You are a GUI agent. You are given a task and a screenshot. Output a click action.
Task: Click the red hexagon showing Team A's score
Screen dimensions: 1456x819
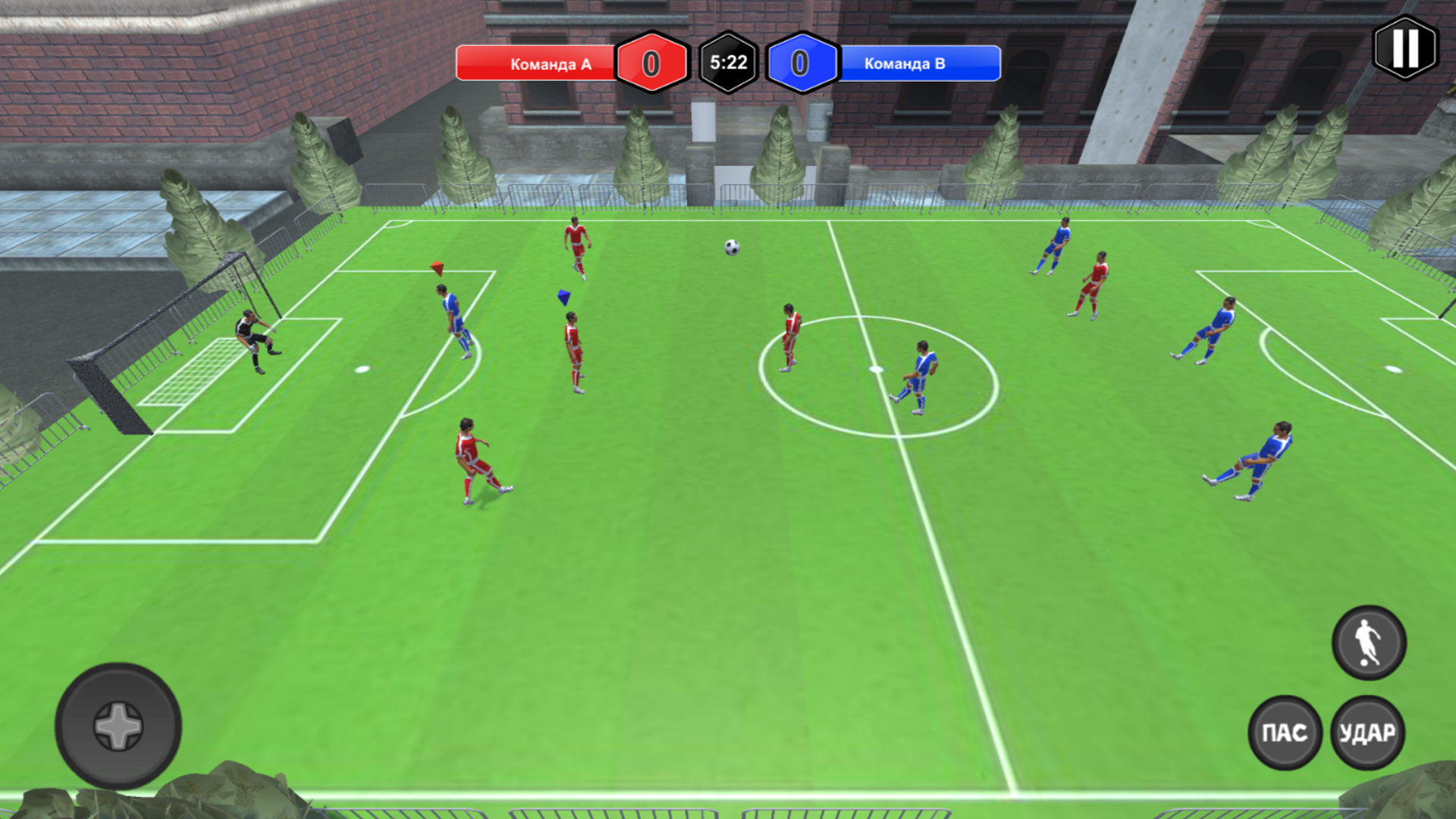(x=651, y=64)
